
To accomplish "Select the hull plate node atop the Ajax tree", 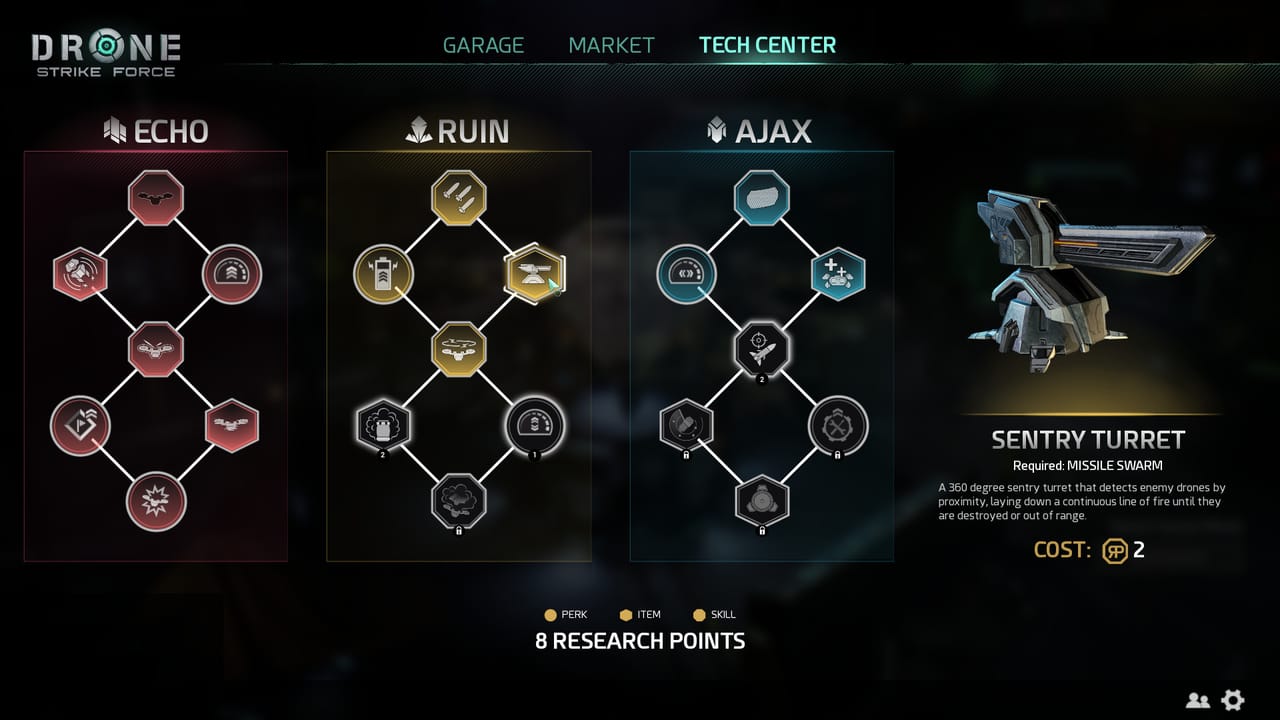I will coord(763,197).
